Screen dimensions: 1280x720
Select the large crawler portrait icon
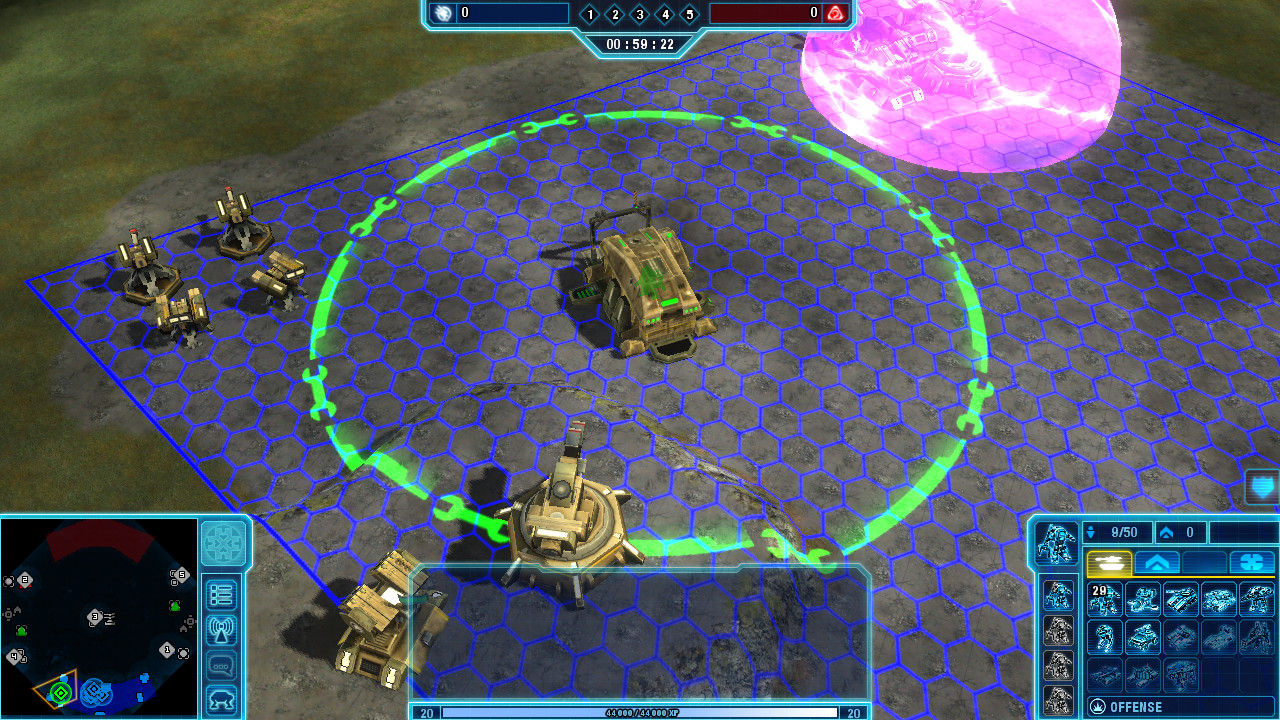coord(1056,541)
